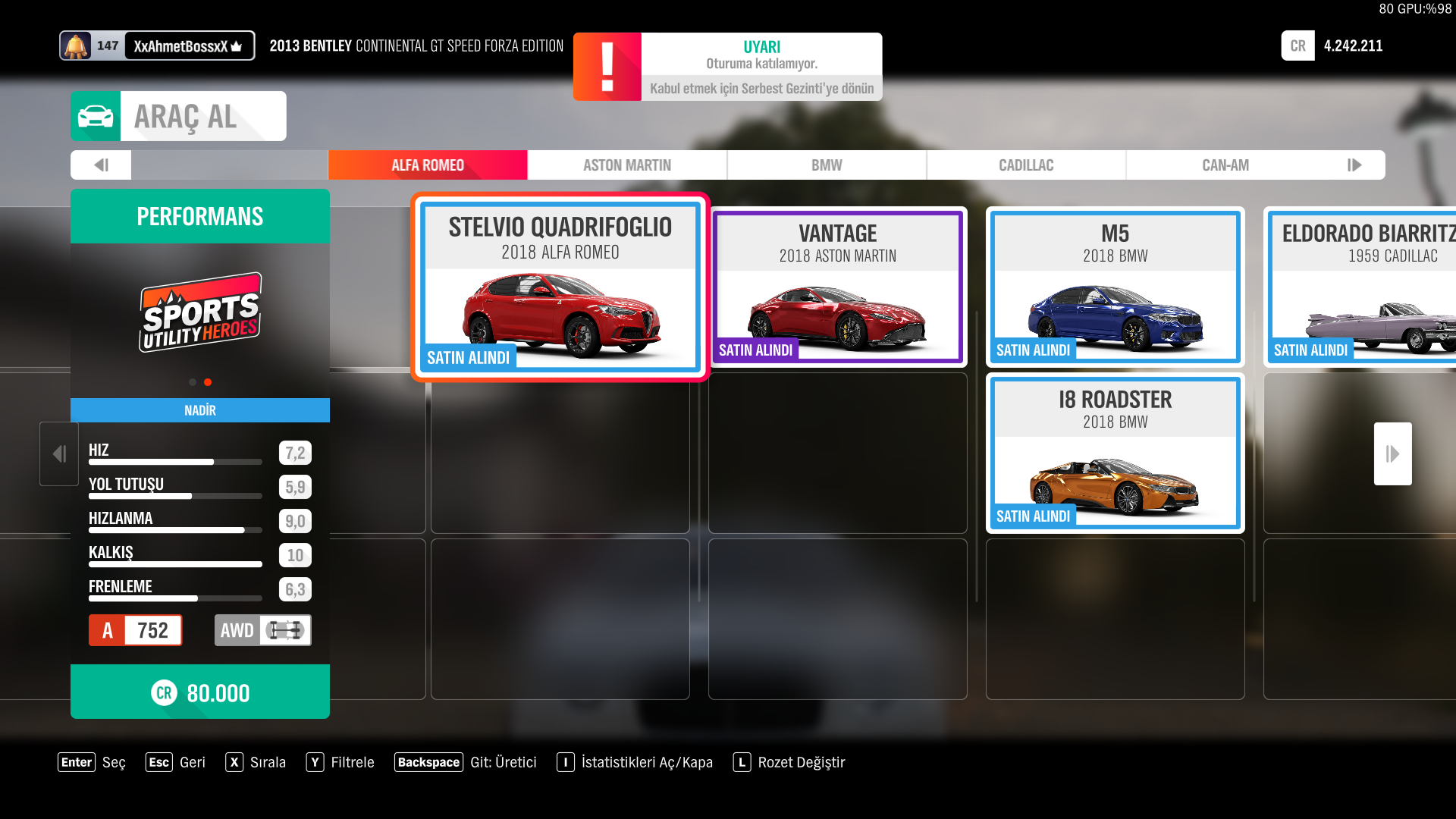This screenshot has width=1456, height=819.
Task: Select the Stelvio Quadrifoglio car tile
Action: point(560,287)
